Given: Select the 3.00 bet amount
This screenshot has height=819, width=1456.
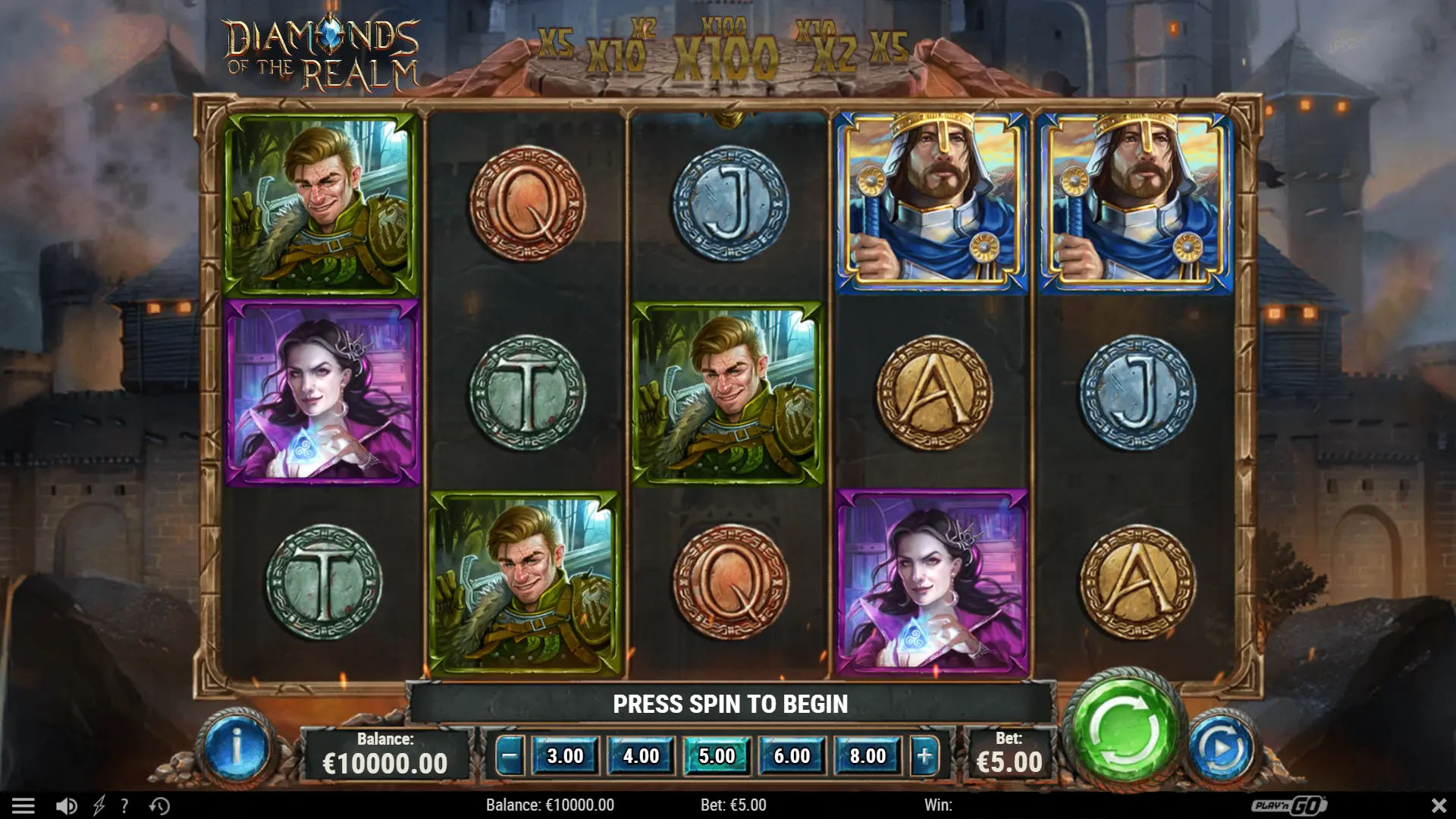Looking at the screenshot, I should (x=565, y=756).
